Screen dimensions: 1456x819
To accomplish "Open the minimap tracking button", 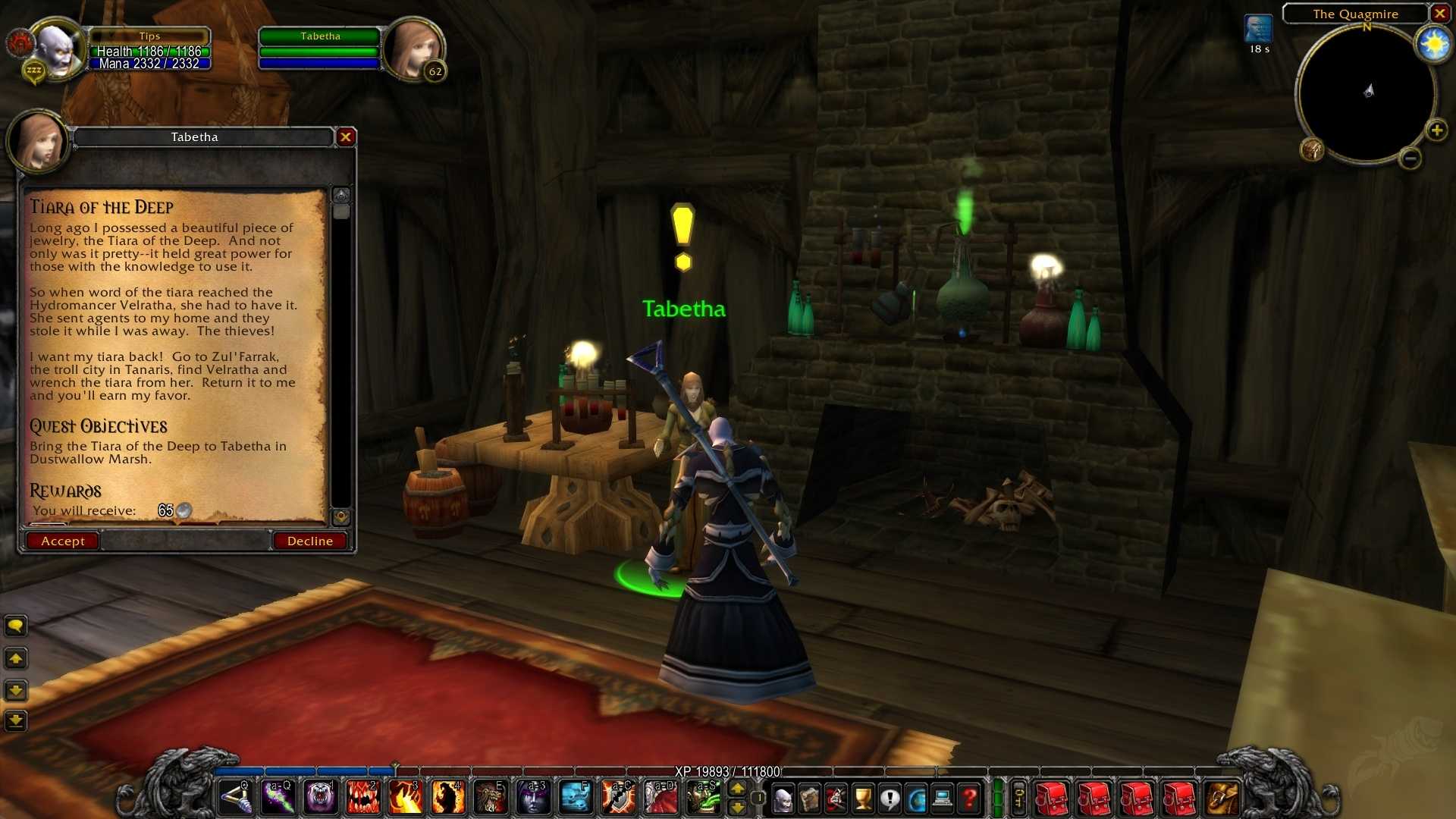I will pos(1312,149).
